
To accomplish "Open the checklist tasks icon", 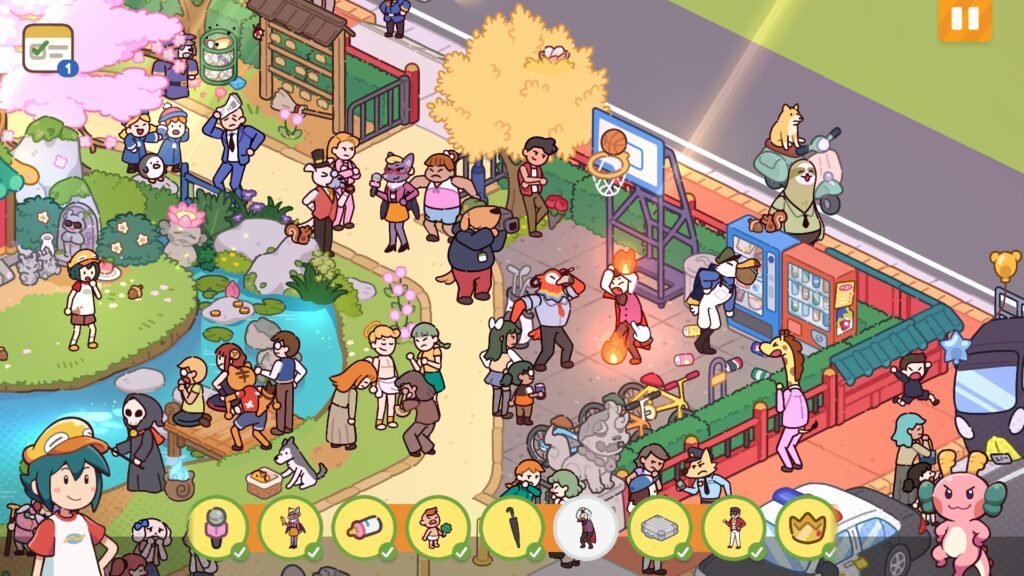I will pos(49,48).
